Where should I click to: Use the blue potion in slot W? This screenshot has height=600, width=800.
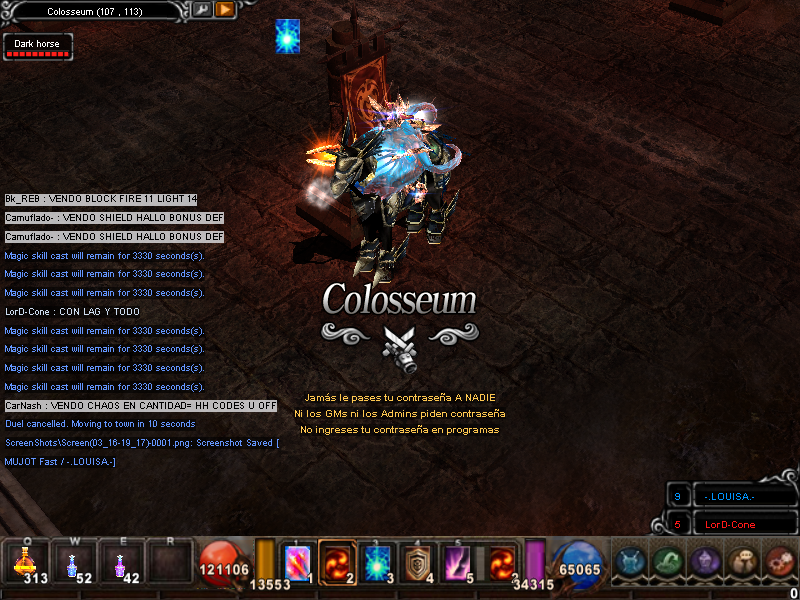click(x=74, y=562)
